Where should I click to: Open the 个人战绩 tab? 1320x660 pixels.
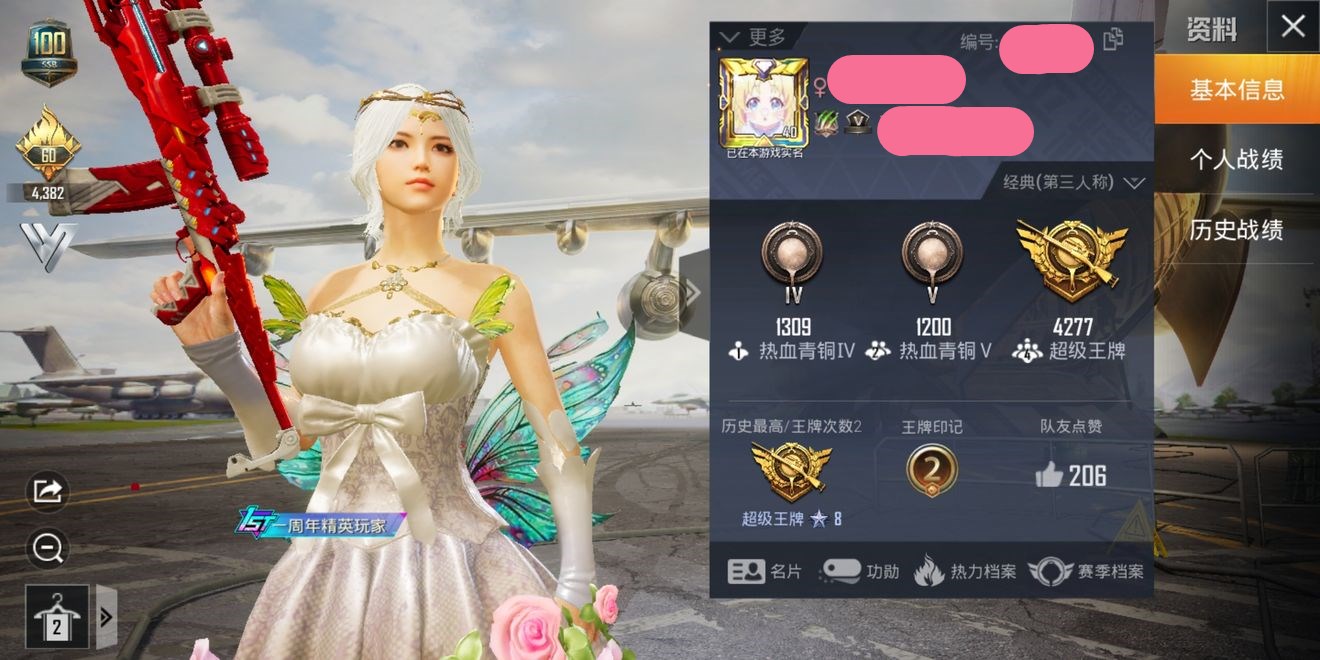[x=1237, y=160]
